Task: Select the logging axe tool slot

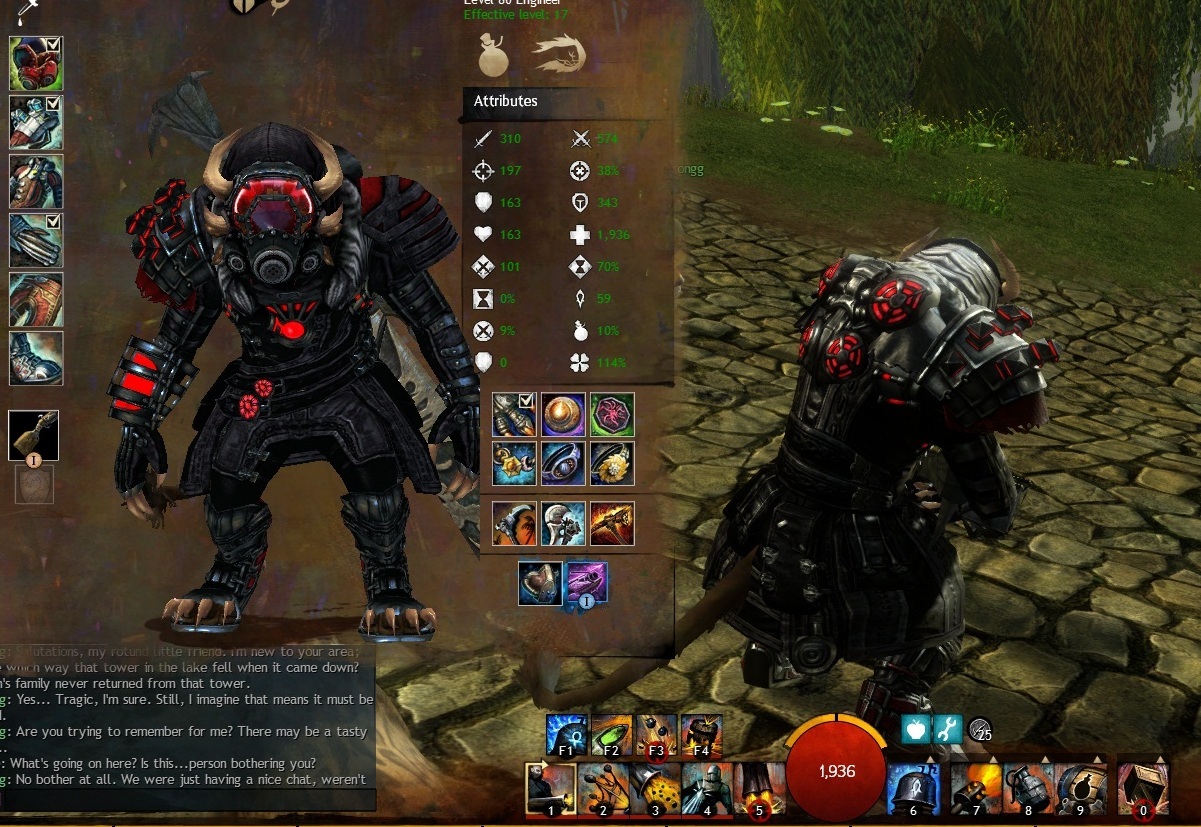Action: pyautogui.click(x=563, y=523)
